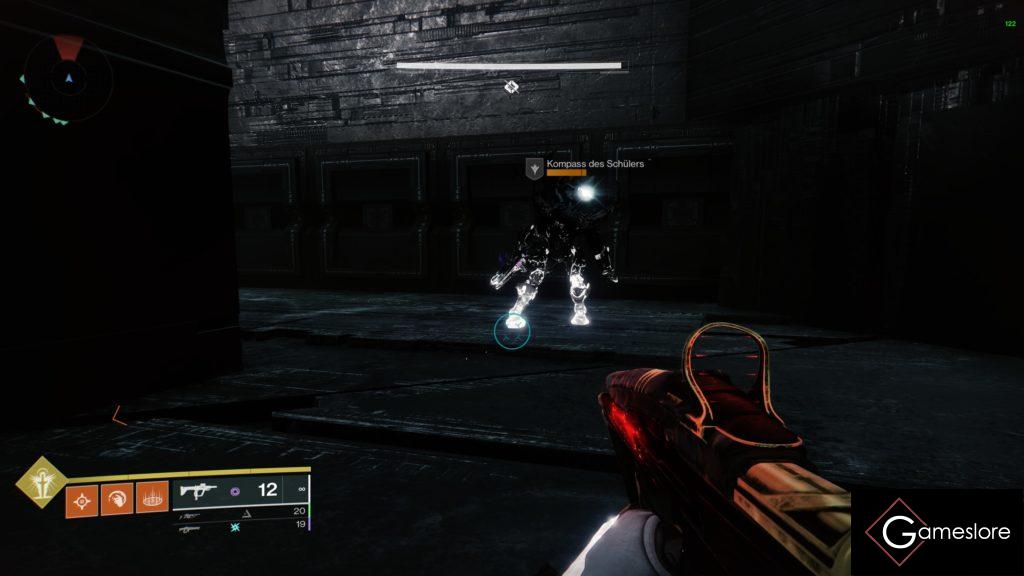Switch to the weapon with 20 ammo
This screenshot has height=576, width=1024.
[240, 512]
